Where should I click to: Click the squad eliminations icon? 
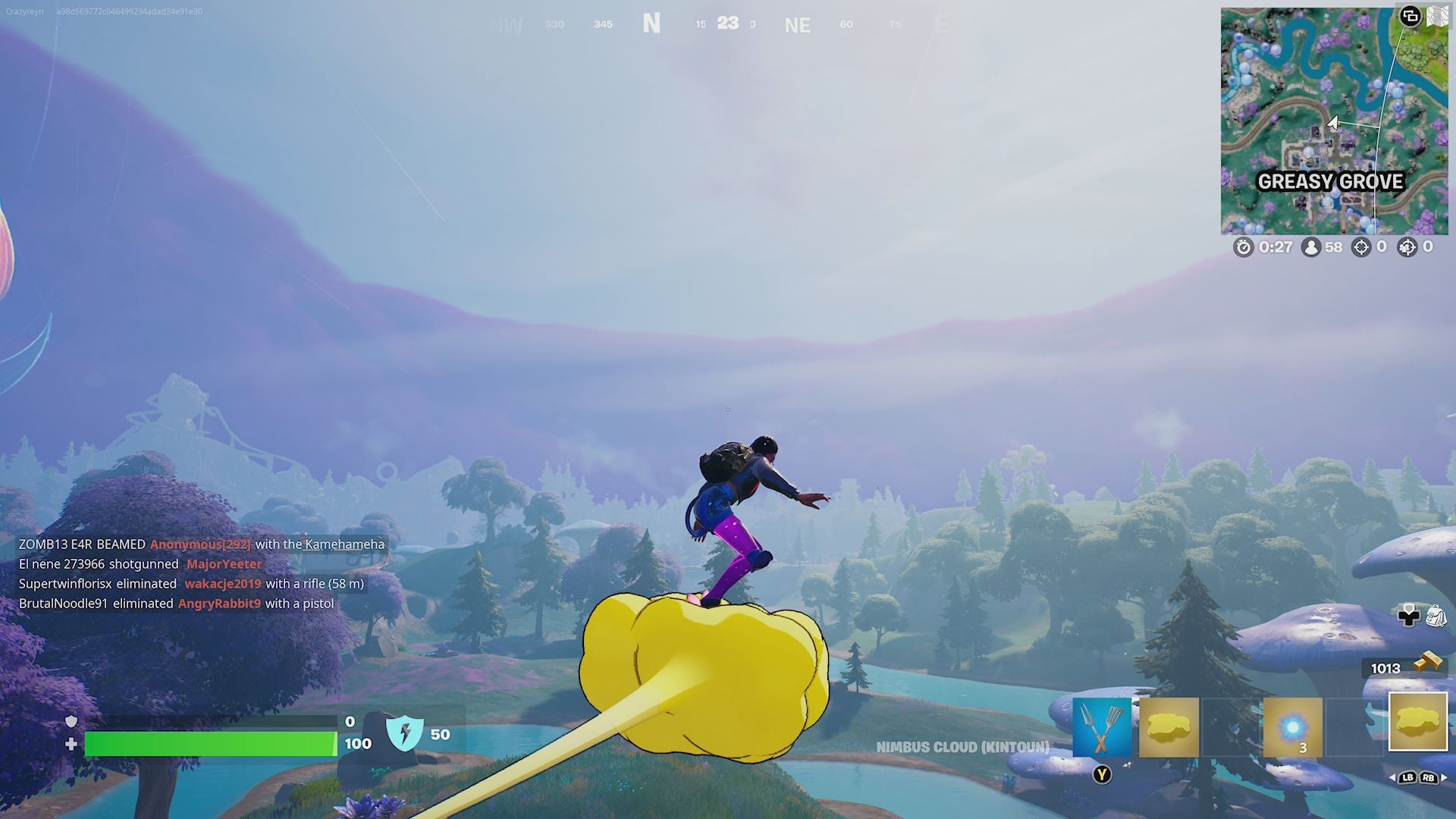tap(1408, 247)
